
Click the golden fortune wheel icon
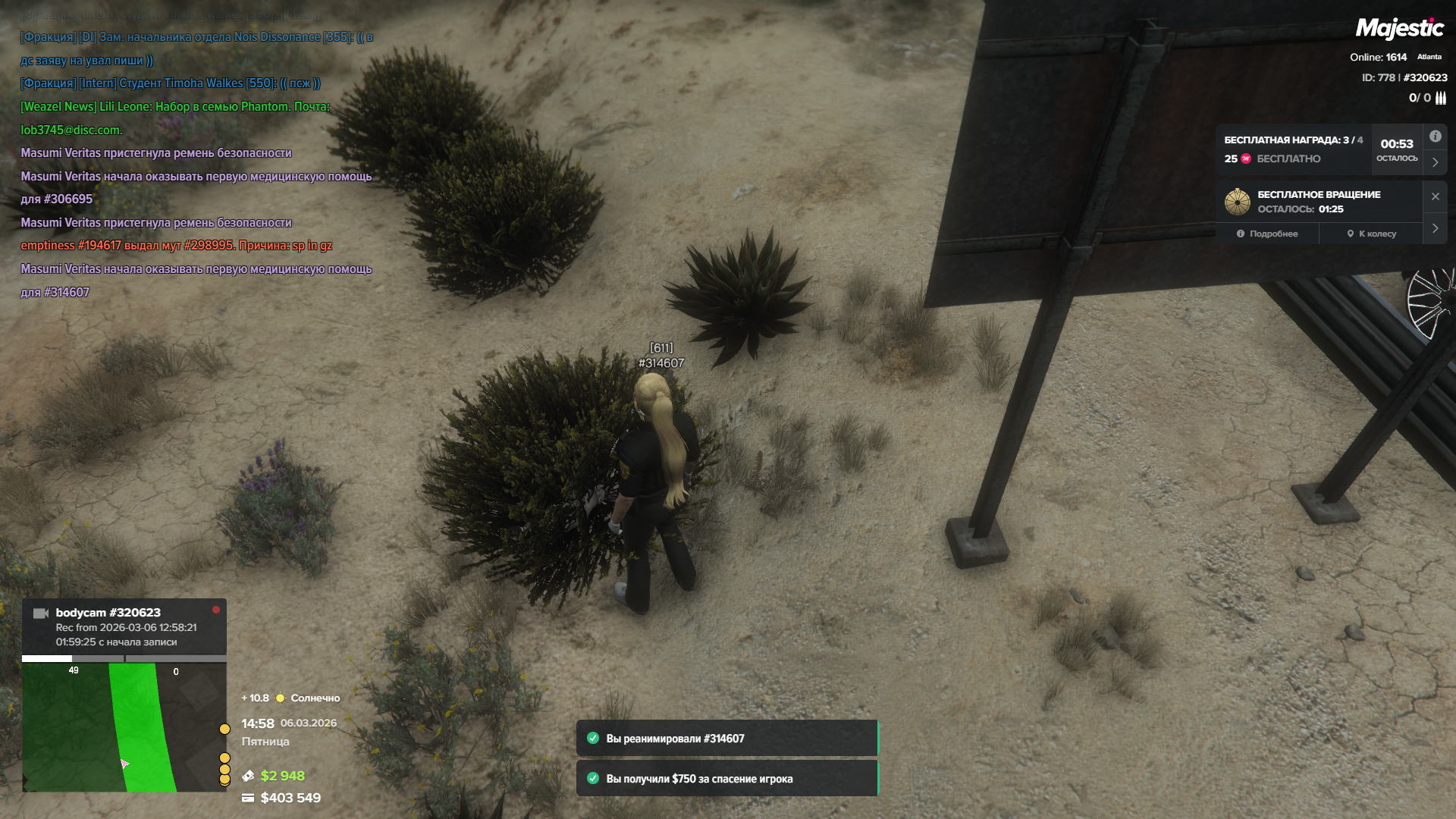pyautogui.click(x=1238, y=202)
